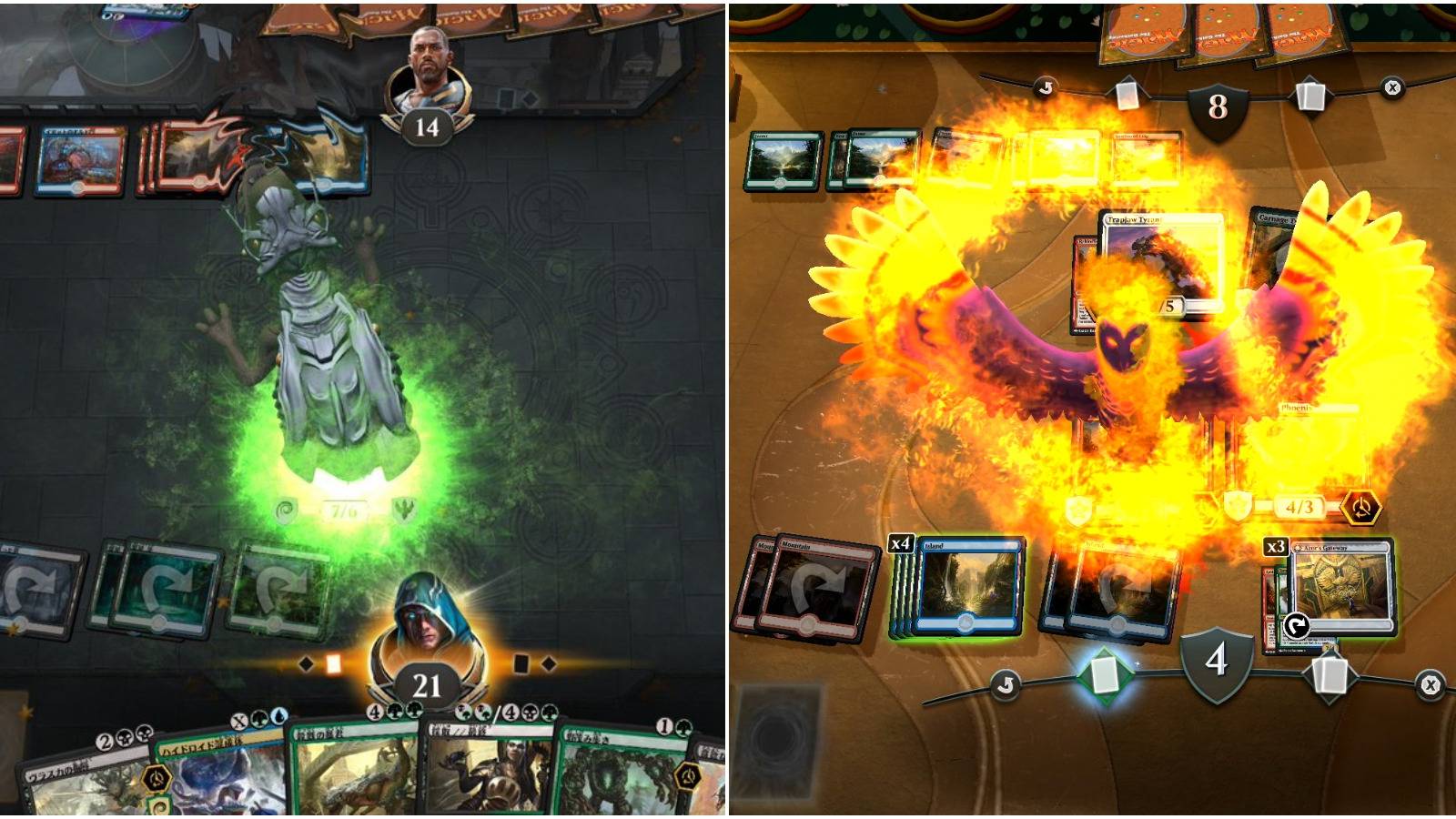Screen dimensions: 1456x819
Task: Click the opponent's library icon beside the 8 shield
Action: click(x=1311, y=94)
